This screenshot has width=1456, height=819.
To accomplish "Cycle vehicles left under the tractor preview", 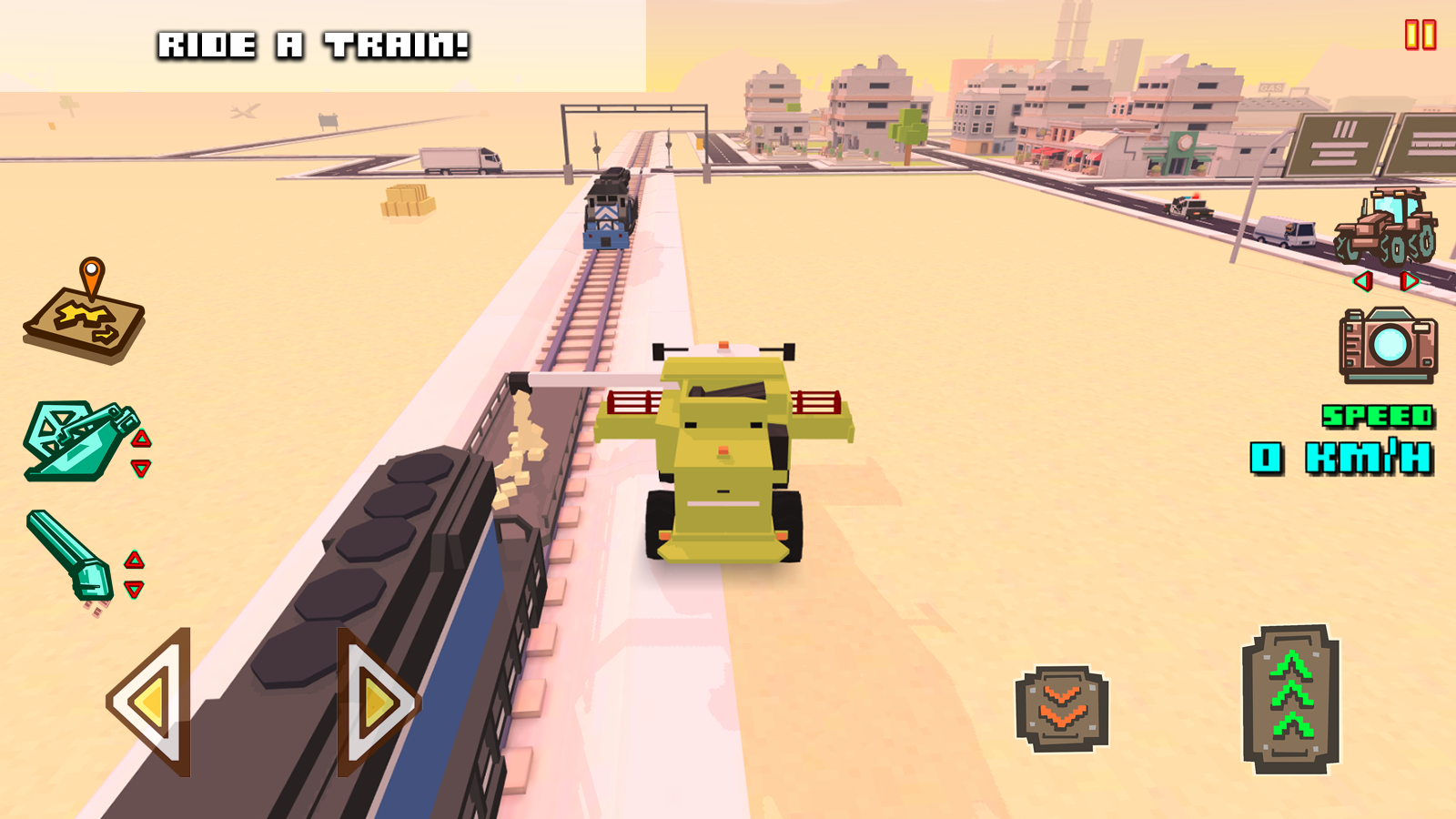I will click(x=1360, y=282).
